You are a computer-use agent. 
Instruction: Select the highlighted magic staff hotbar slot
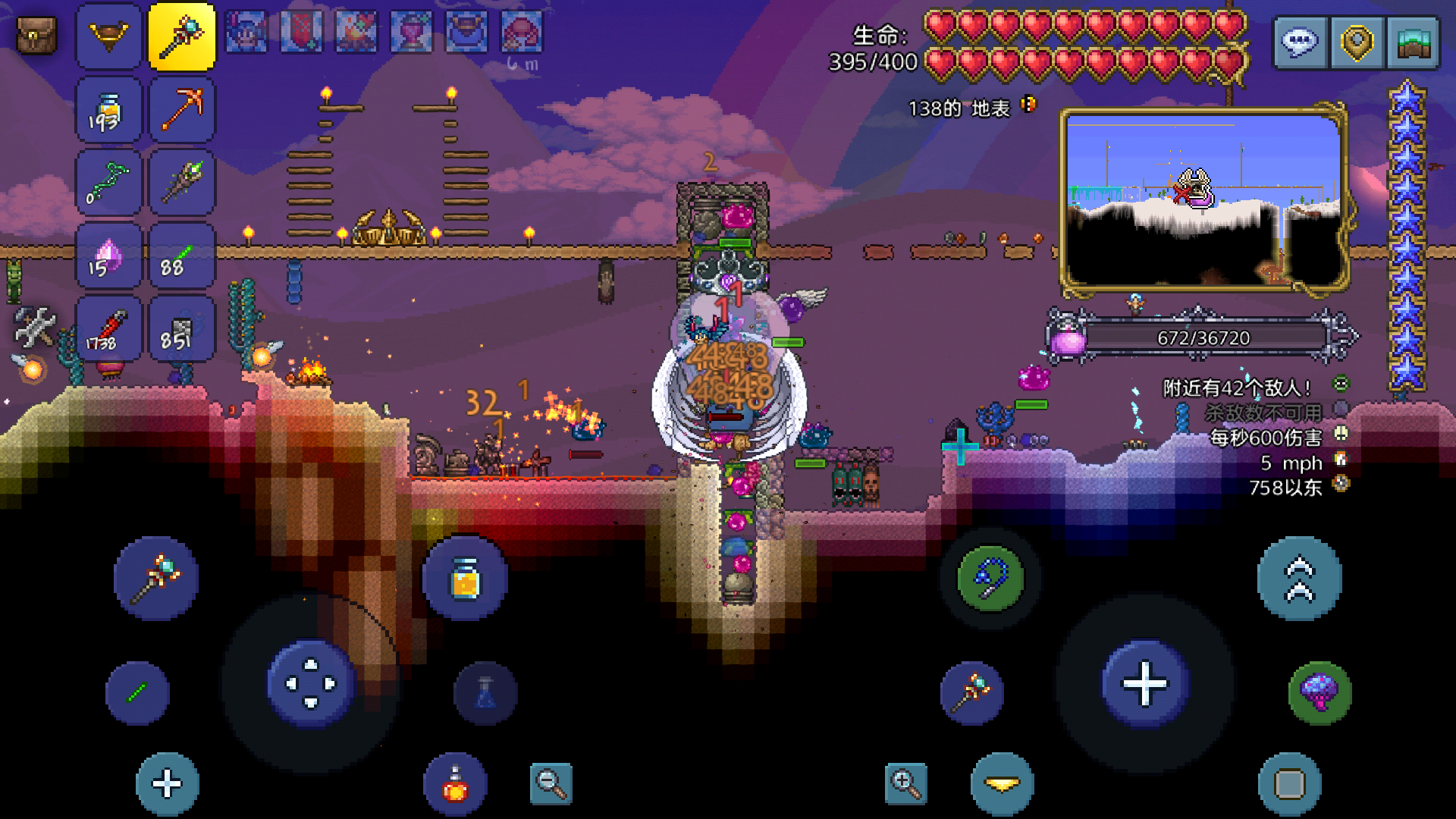coord(182,36)
